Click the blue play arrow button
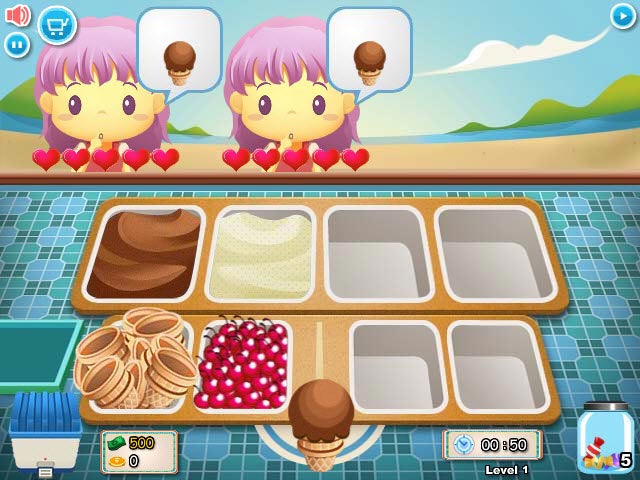Screen dimensions: 640x480 (x=622, y=16)
